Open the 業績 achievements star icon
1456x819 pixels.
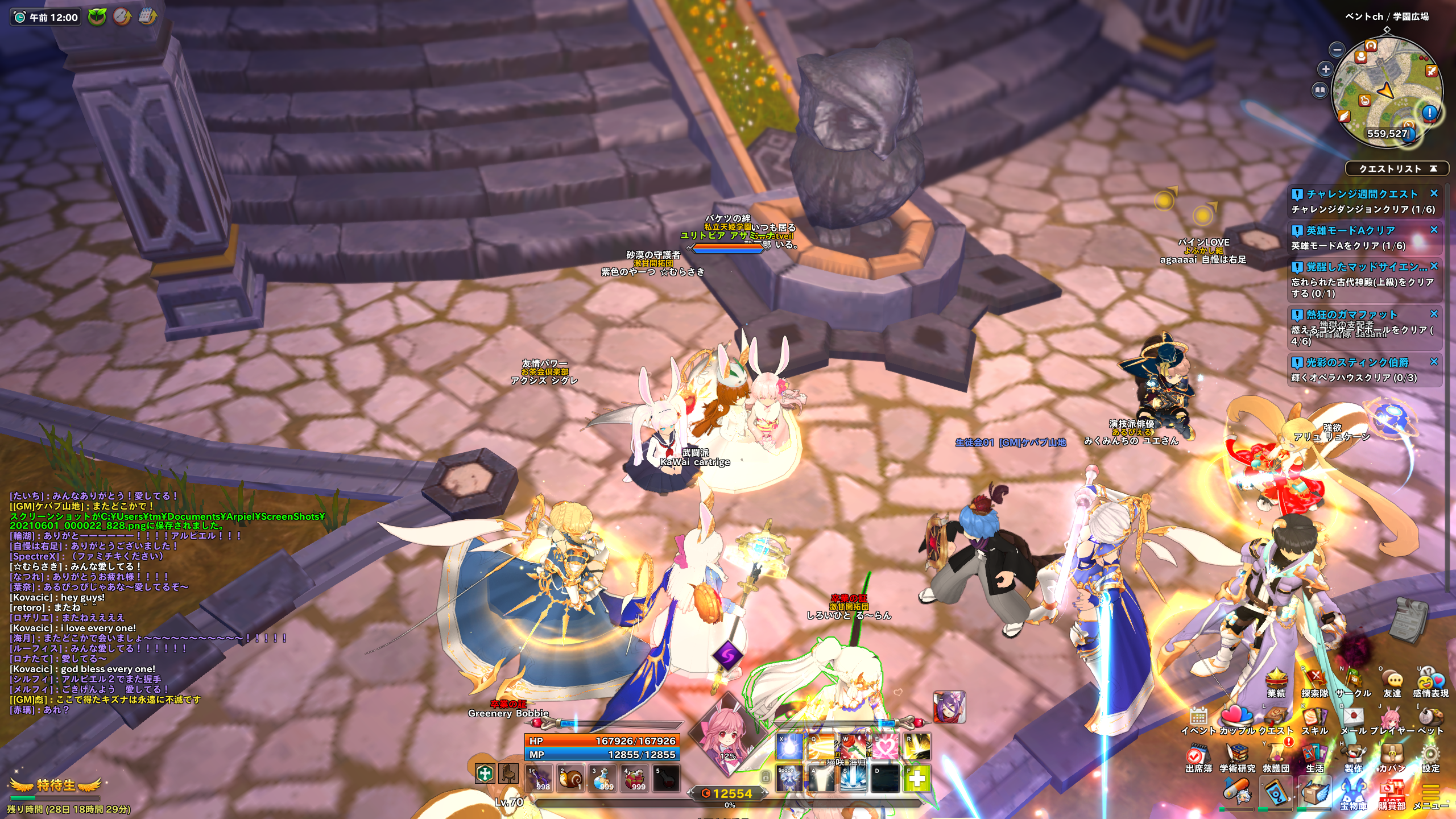click(1276, 680)
